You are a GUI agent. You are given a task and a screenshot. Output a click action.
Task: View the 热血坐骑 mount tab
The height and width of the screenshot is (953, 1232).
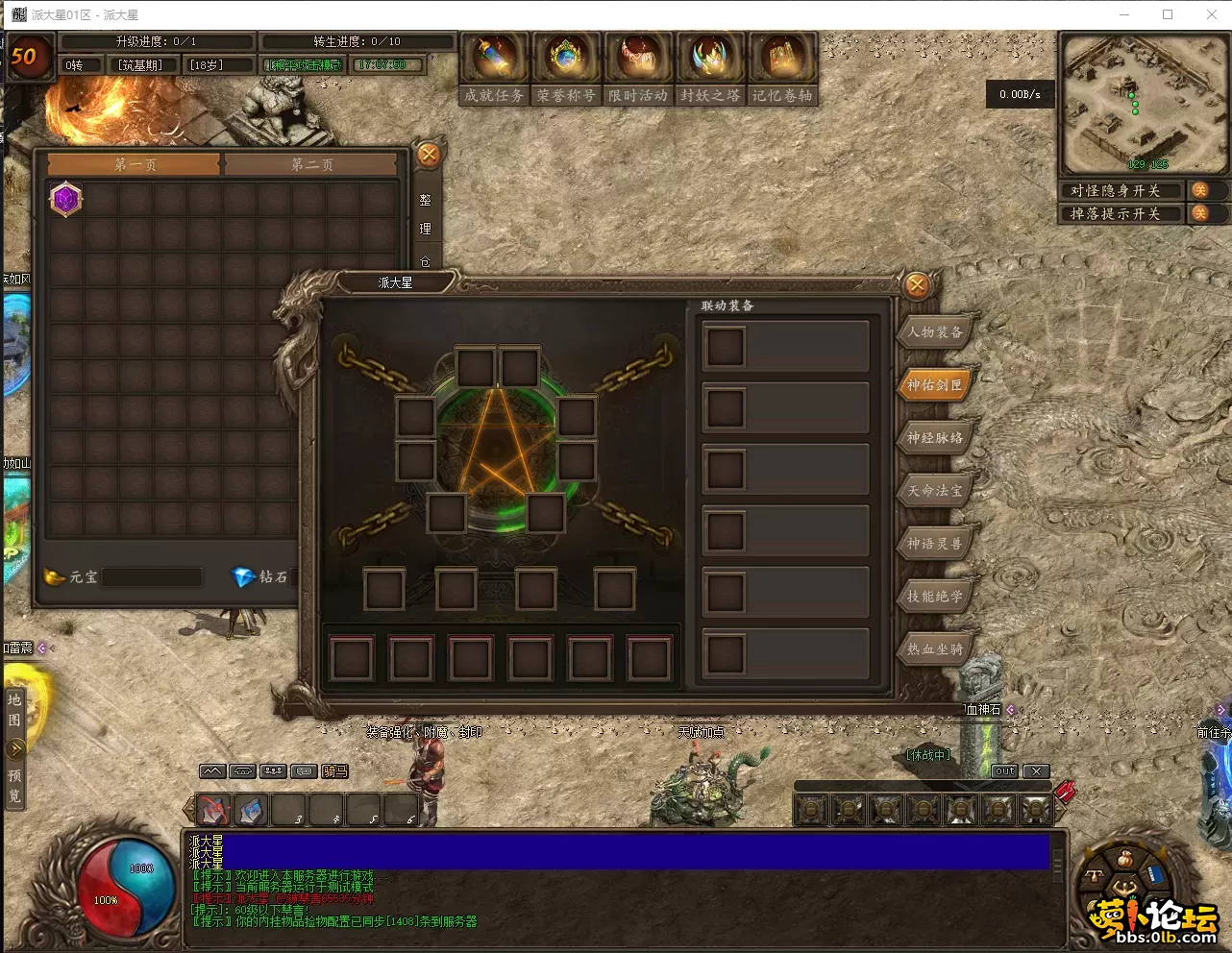[935, 649]
